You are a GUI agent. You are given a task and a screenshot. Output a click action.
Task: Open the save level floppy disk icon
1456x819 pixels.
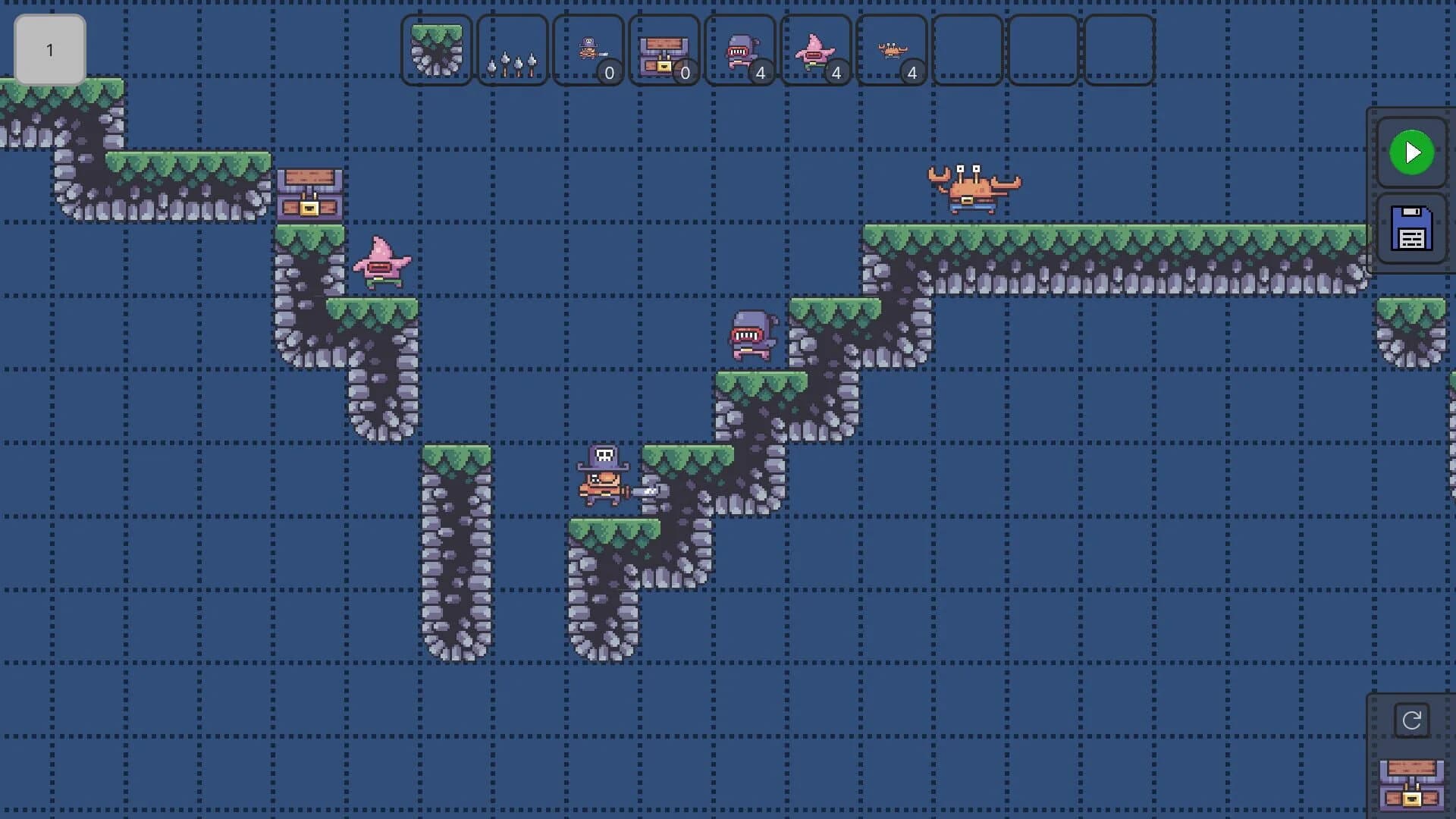(x=1410, y=231)
